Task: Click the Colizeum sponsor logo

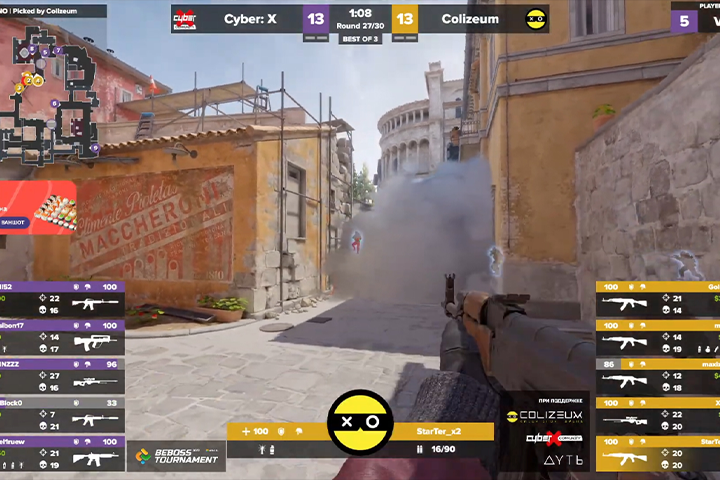Action: coord(542,415)
